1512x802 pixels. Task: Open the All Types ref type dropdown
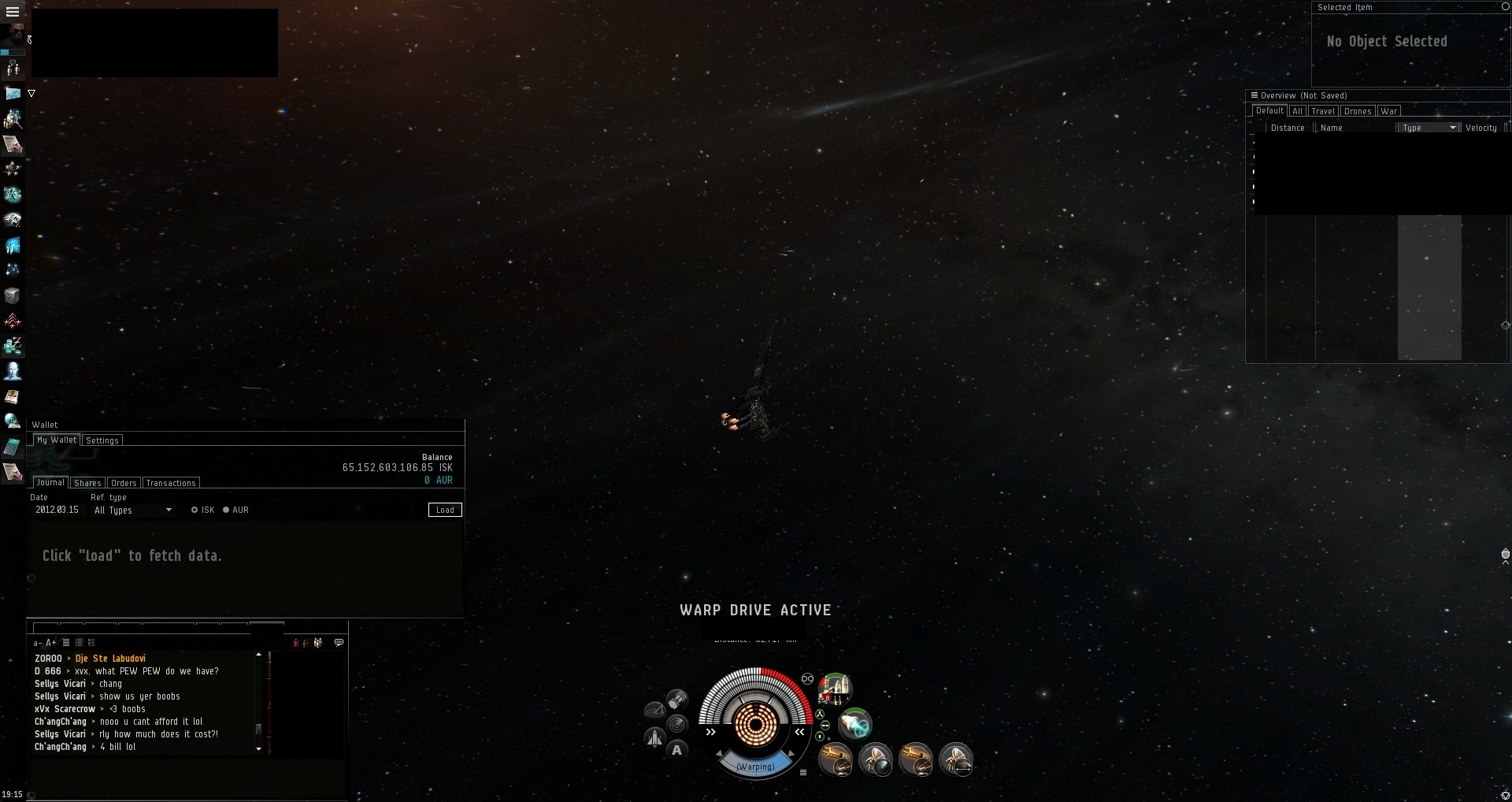tap(132, 511)
